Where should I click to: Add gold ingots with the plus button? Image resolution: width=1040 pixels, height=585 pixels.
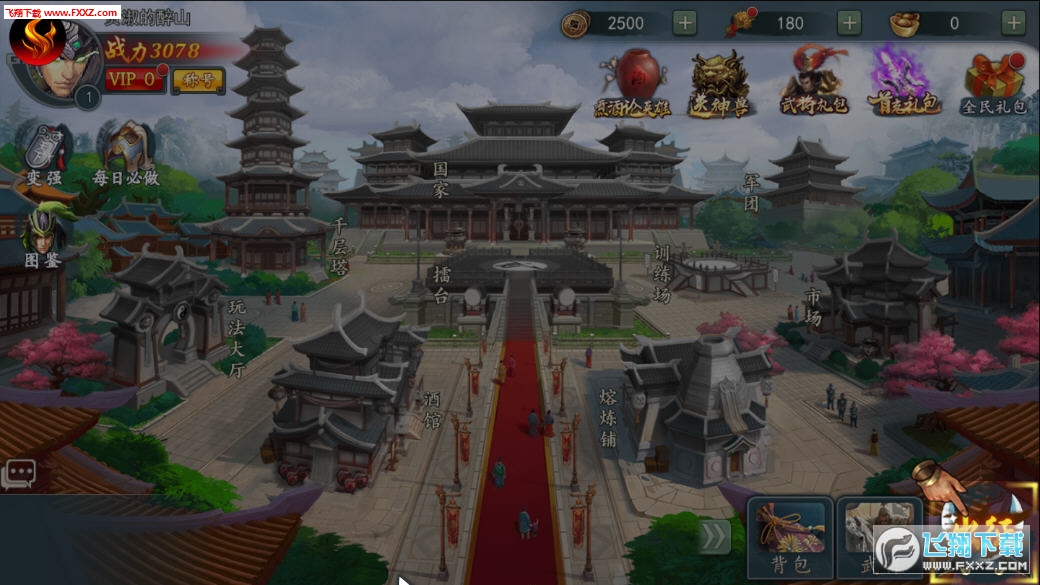point(1013,22)
